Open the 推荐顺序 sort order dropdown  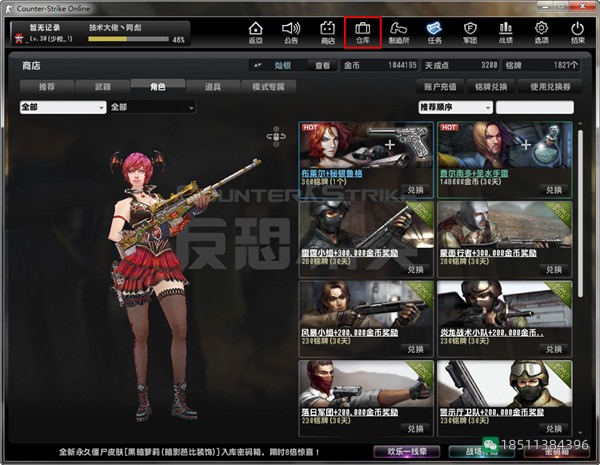[454, 107]
